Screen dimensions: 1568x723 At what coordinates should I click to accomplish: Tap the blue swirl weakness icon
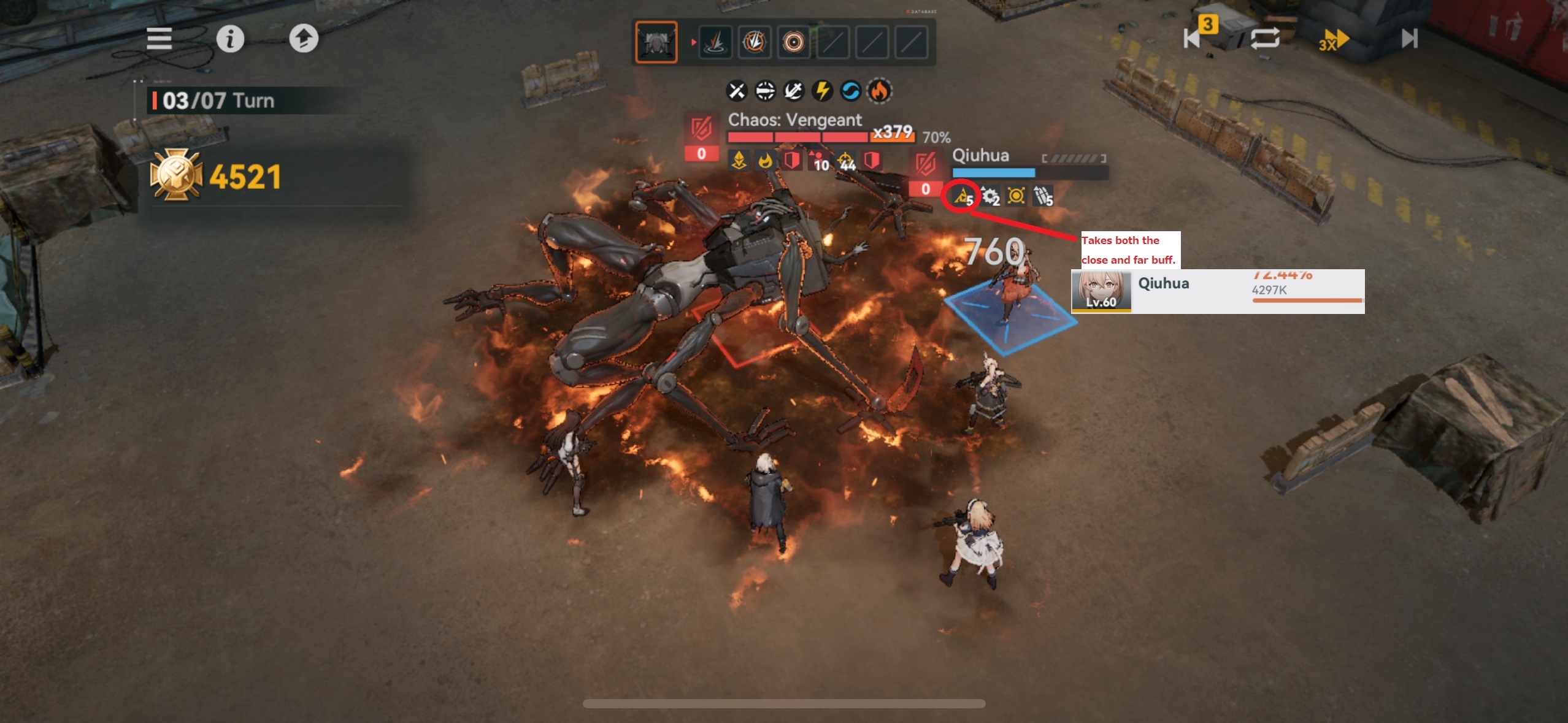850,91
